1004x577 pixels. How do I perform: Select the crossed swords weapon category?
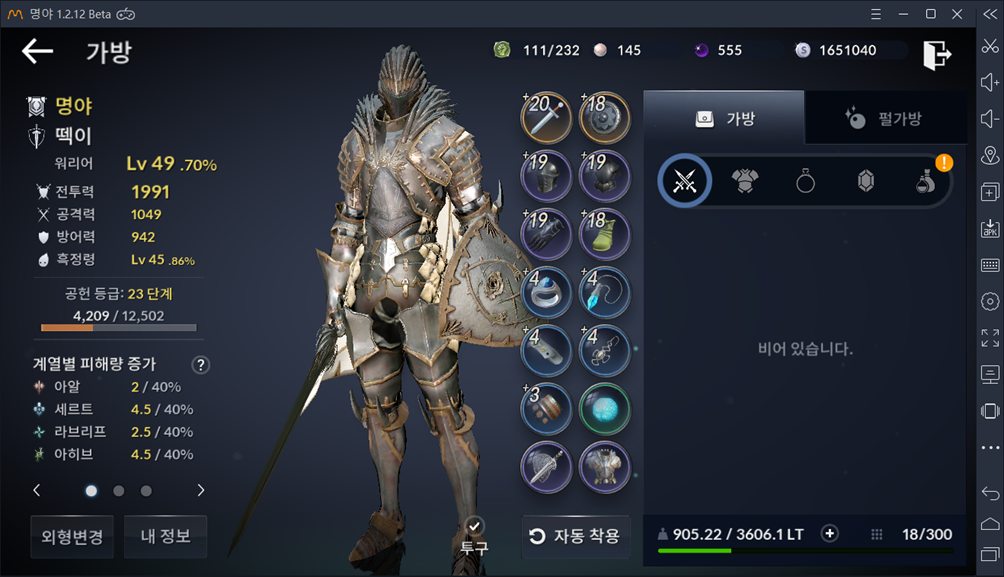point(685,181)
